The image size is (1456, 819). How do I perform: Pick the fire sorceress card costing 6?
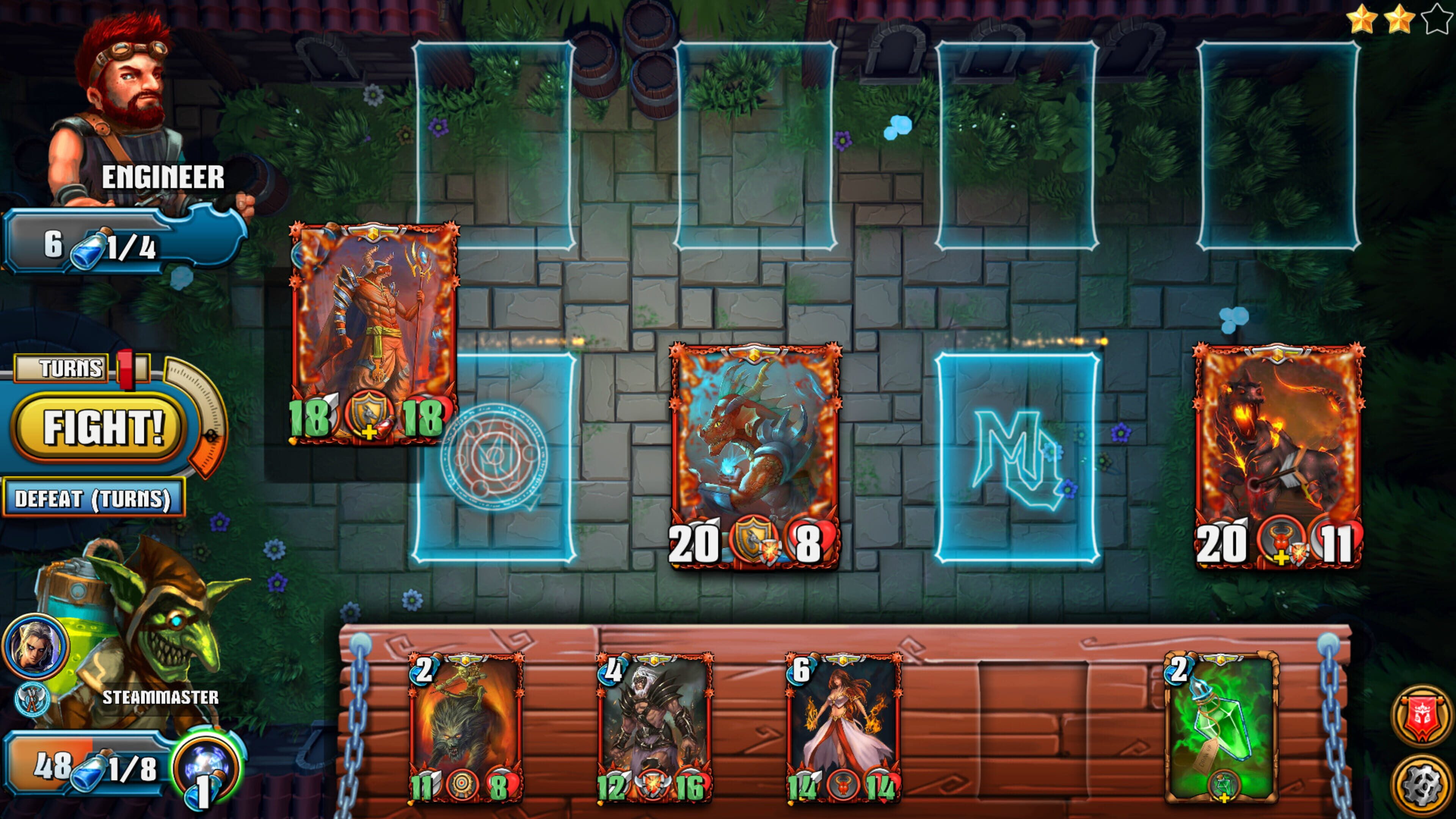click(x=843, y=728)
